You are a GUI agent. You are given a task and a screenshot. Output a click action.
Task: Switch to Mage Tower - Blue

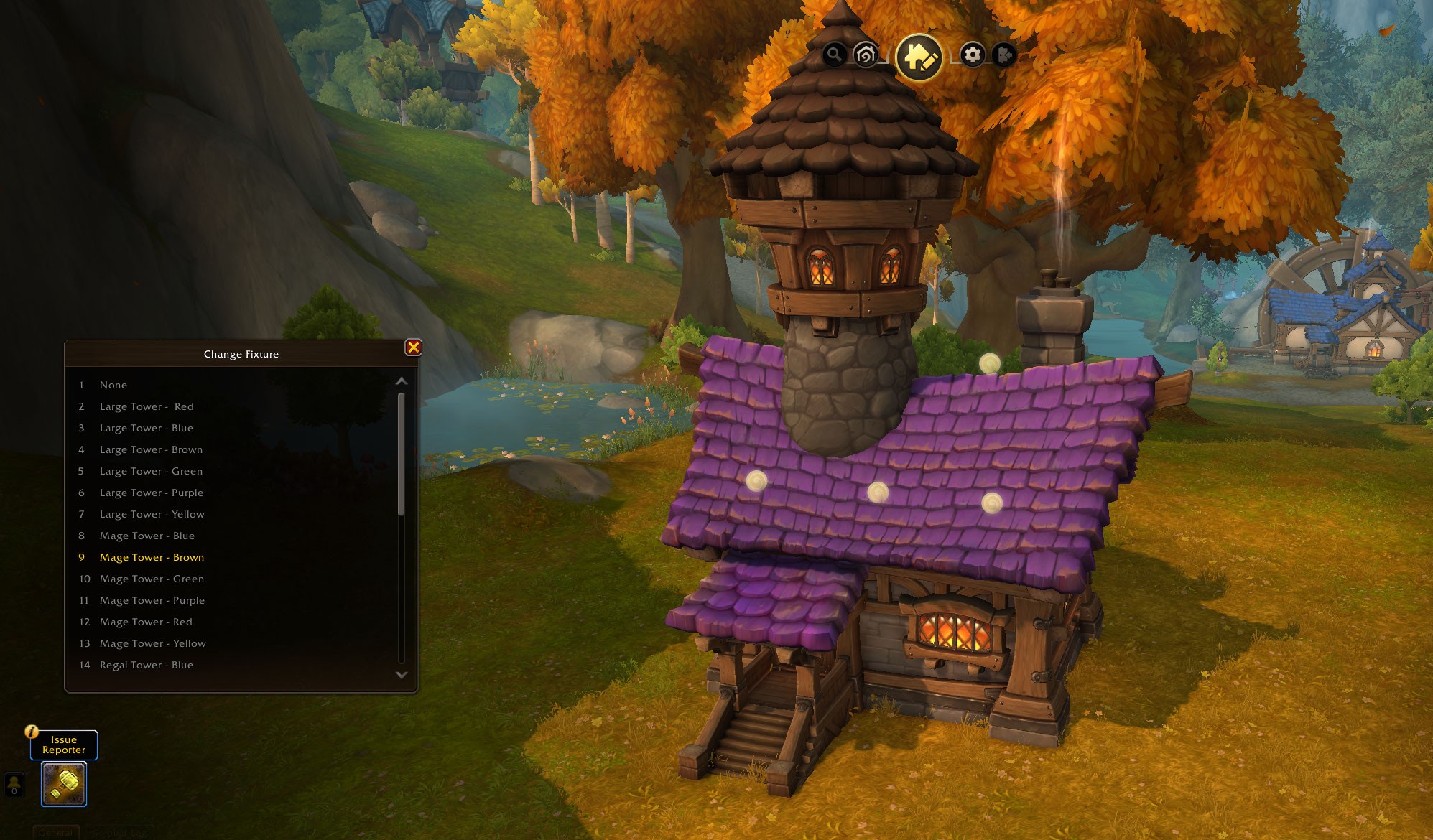tap(147, 536)
